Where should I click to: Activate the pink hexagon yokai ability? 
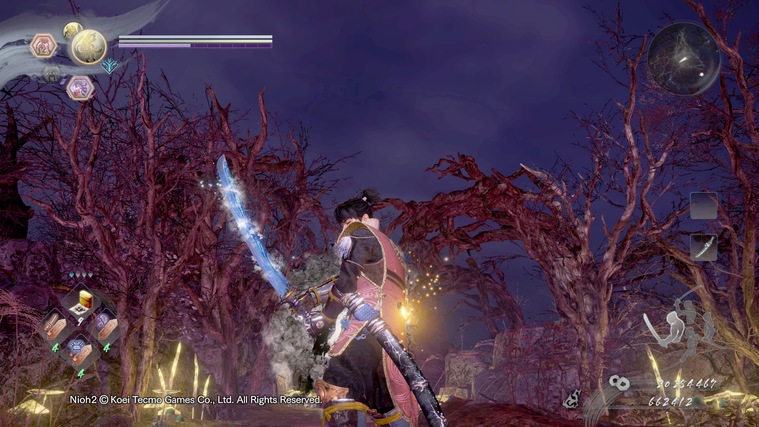[x=42, y=45]
